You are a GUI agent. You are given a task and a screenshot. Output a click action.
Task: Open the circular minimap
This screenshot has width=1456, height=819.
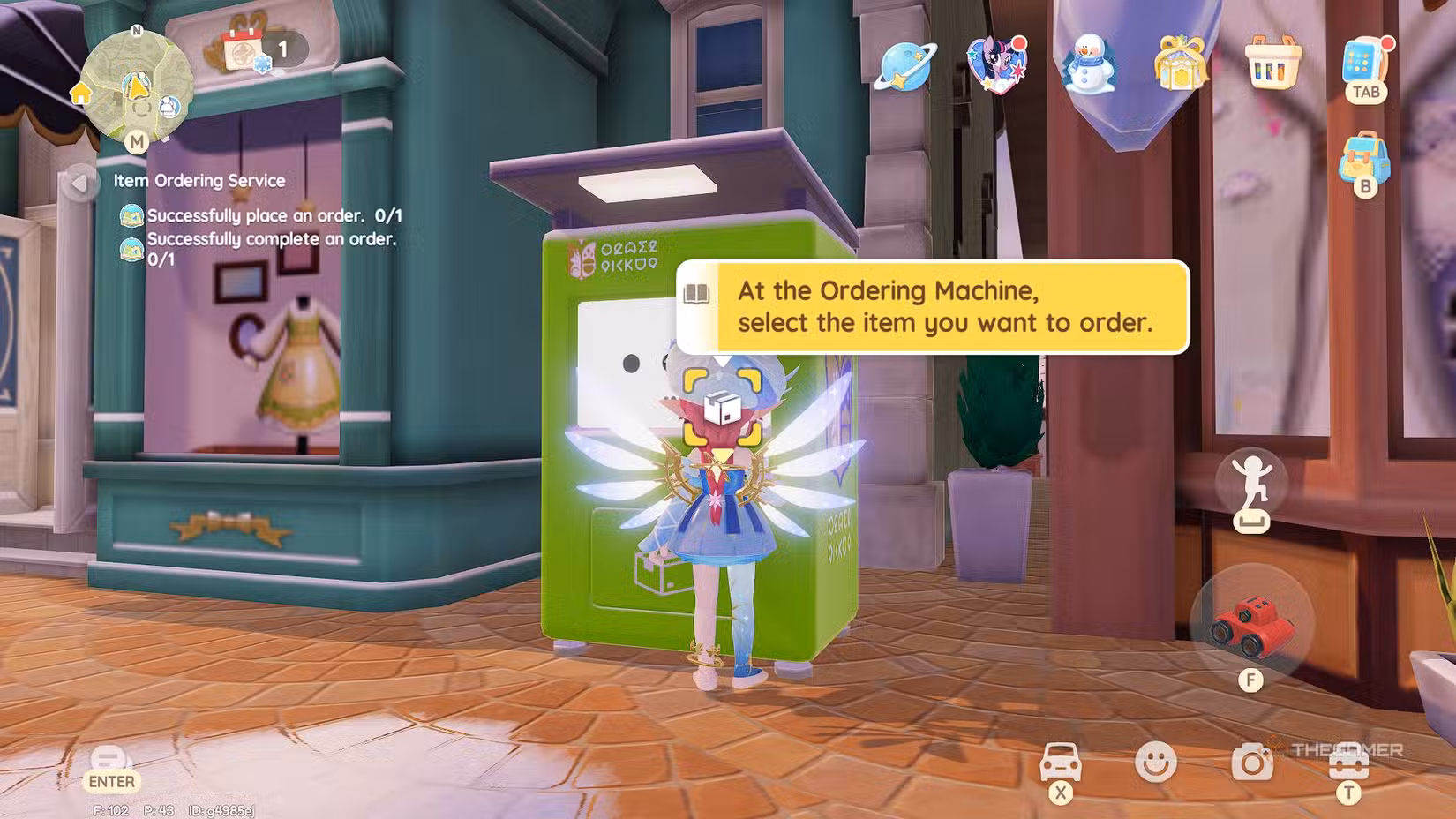point(137,86)
